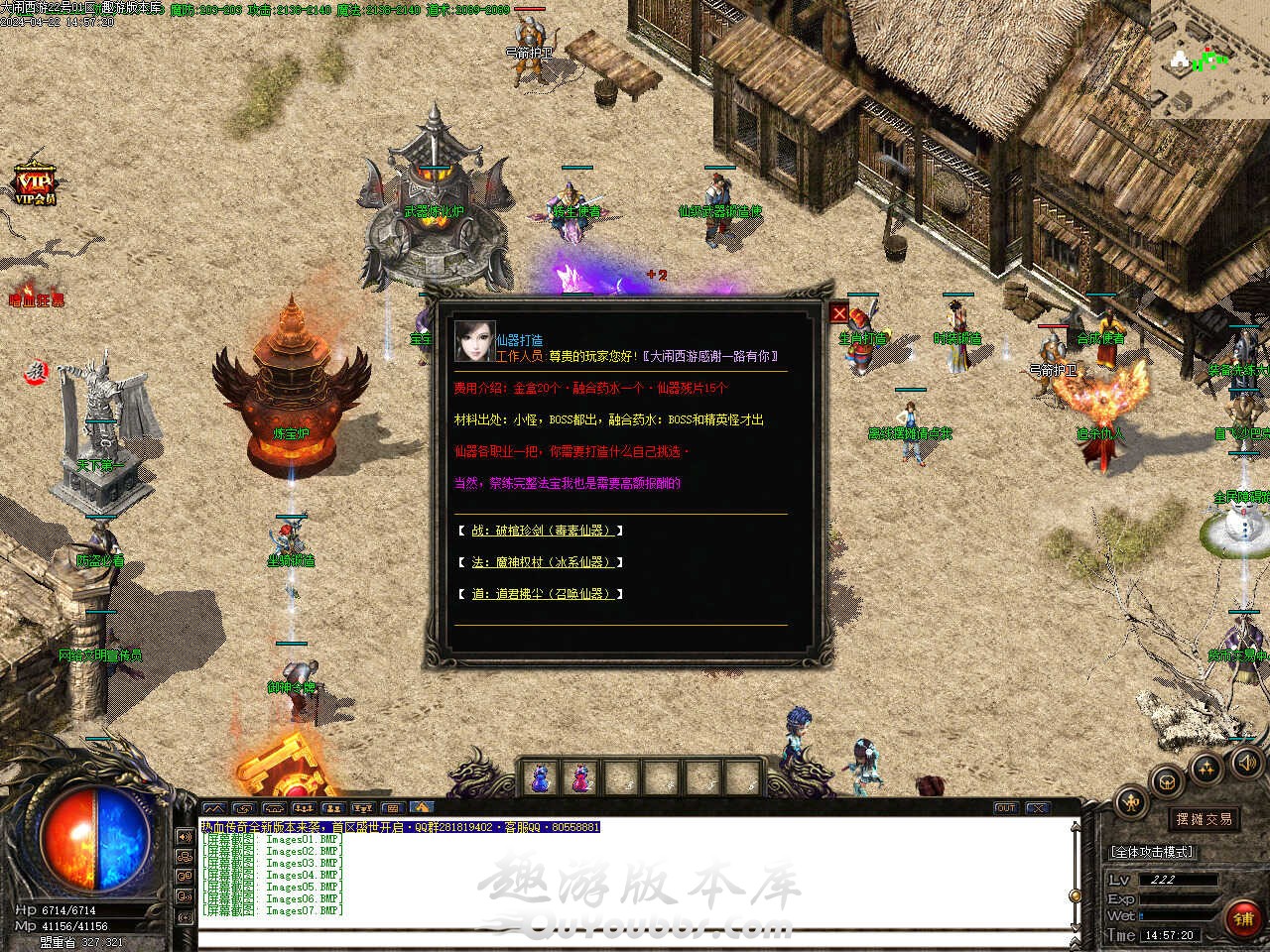
Task: Click the highlighted house tab above the chat
Action: point(422,808)
